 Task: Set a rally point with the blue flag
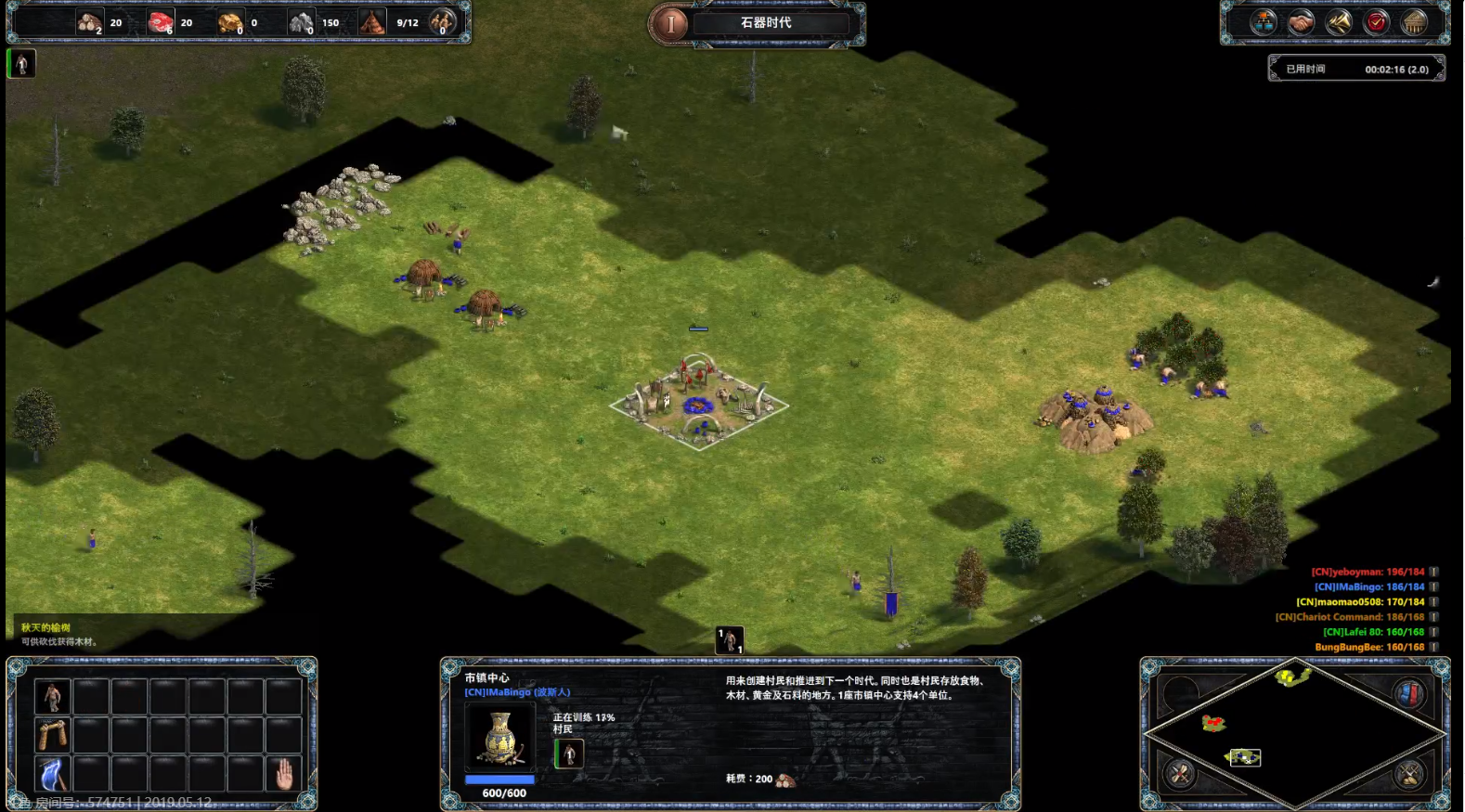click(52, 774)
